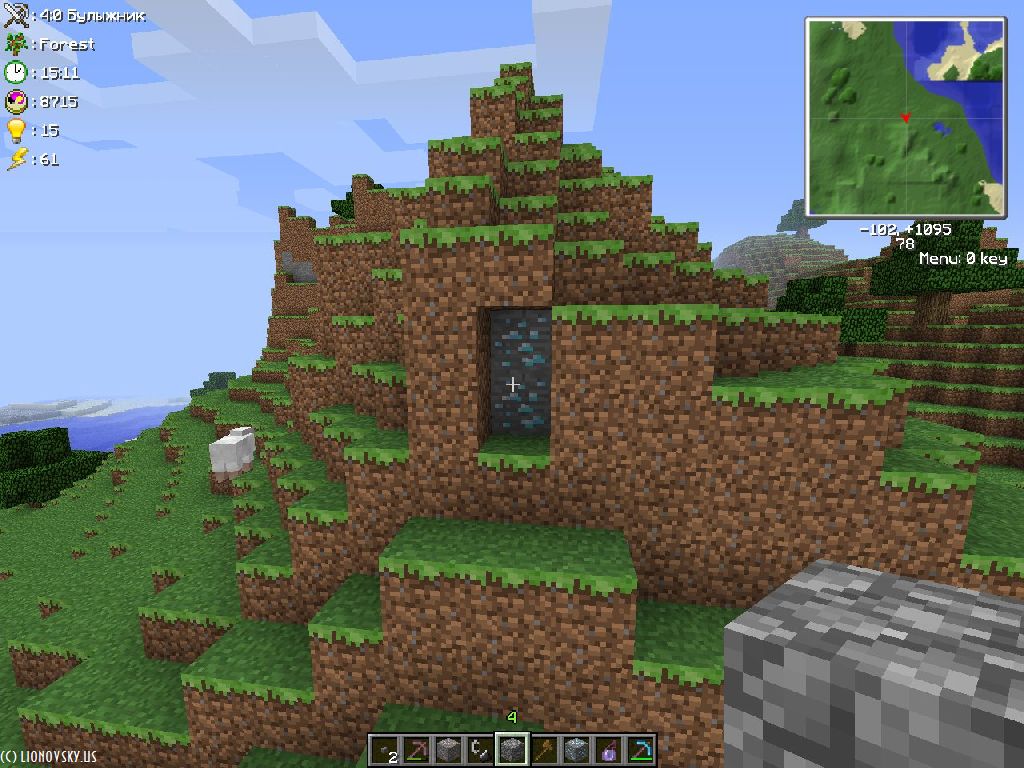The width and height of the screenshot is (1024, 768).
Task: Select the flint stack hotbar slot
Action: point(385,750)
